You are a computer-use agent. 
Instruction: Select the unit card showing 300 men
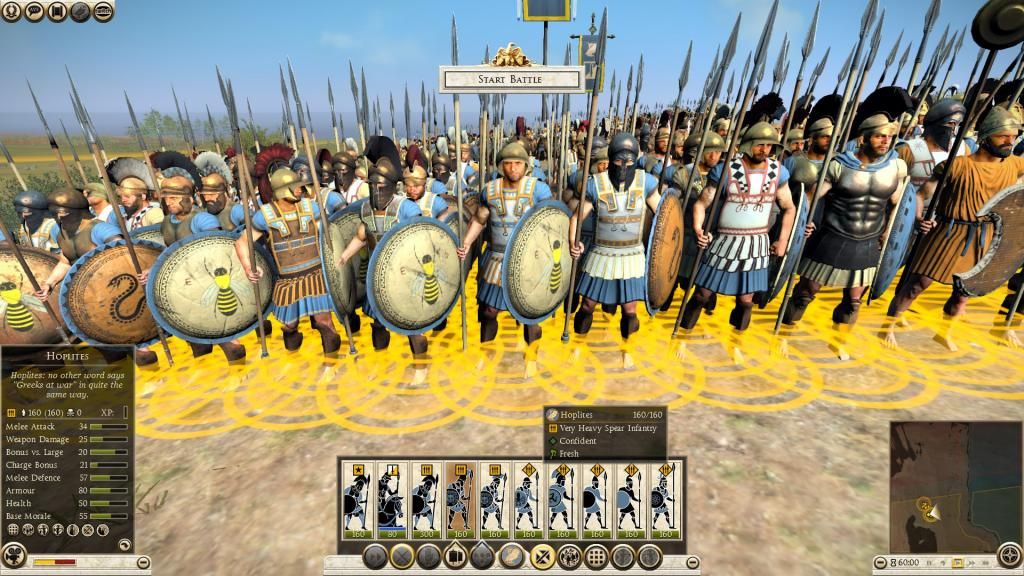(x=426, y=500)
